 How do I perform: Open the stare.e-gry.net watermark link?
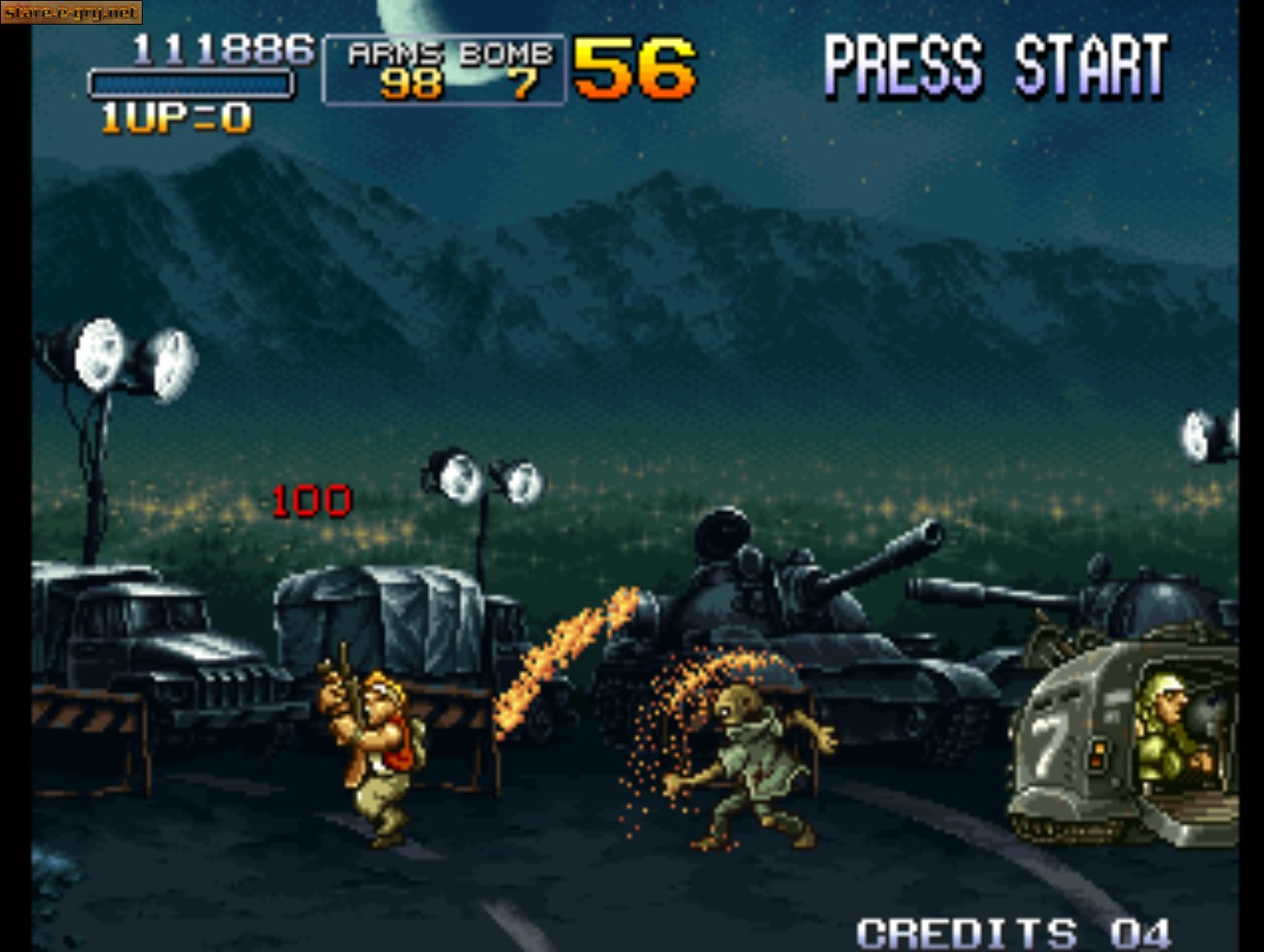tap(71, 13)
